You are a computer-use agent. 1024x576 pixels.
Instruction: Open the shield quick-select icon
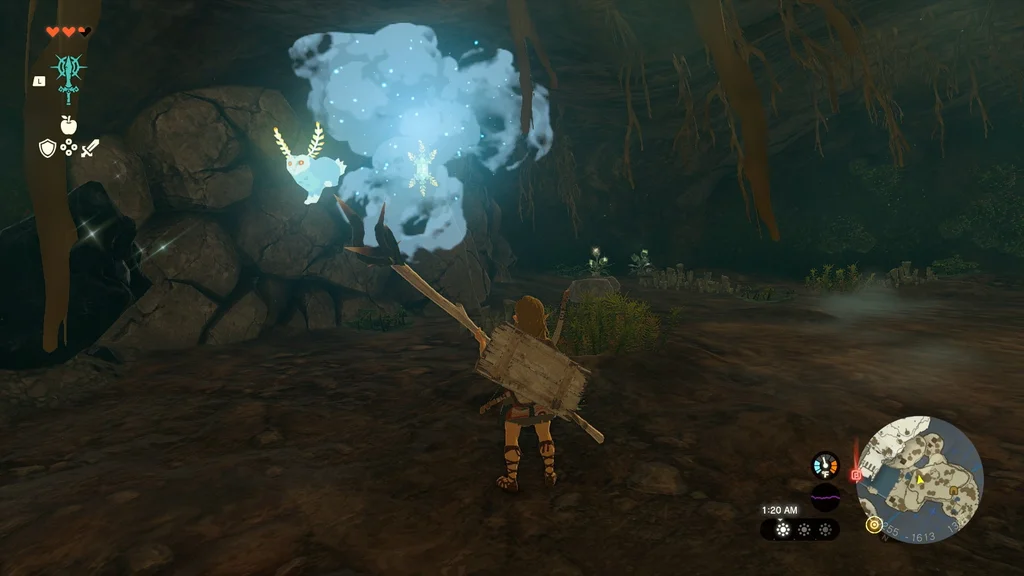(47, 148)
